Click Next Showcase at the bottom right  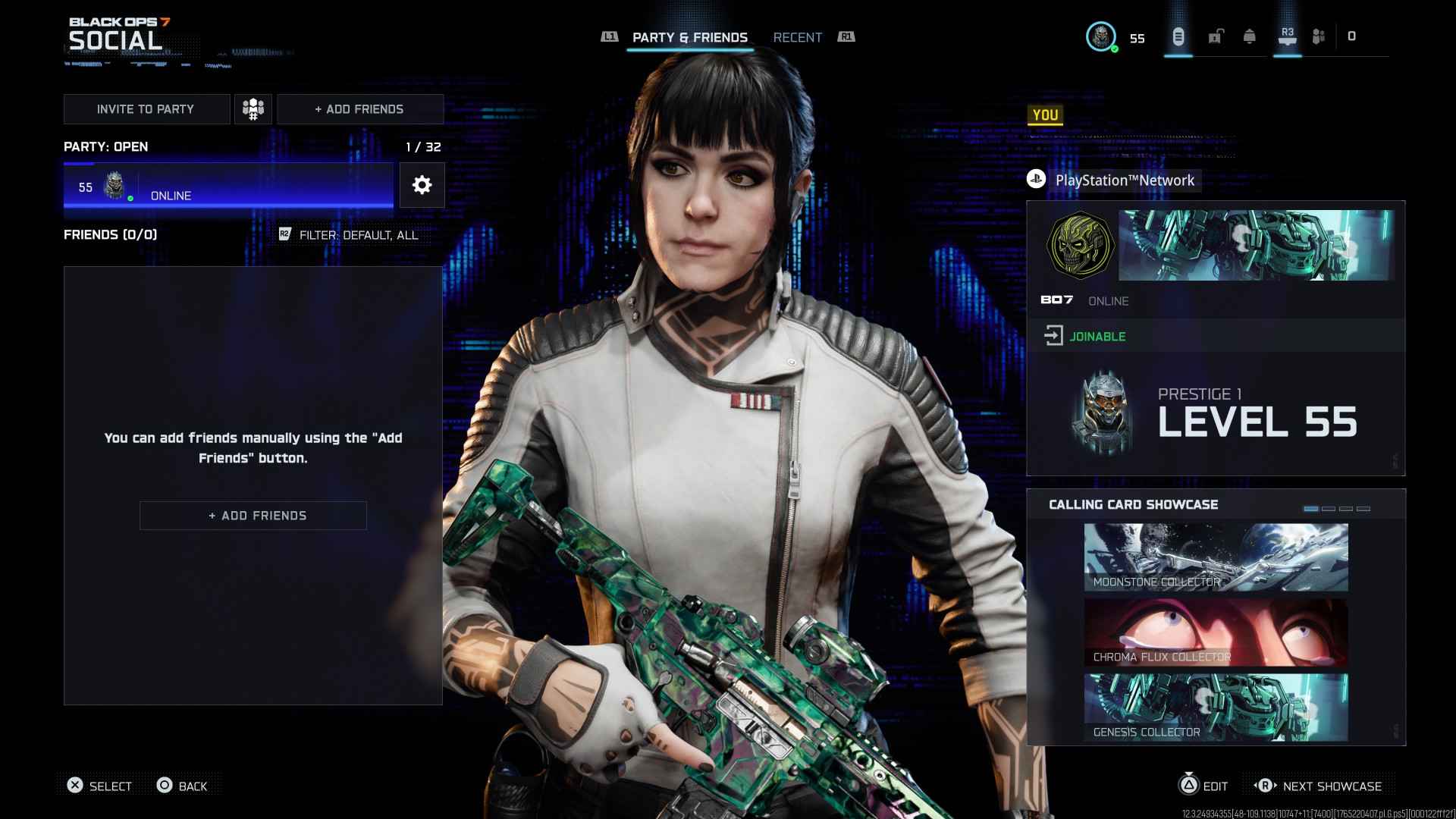(x=1331, y=786)
